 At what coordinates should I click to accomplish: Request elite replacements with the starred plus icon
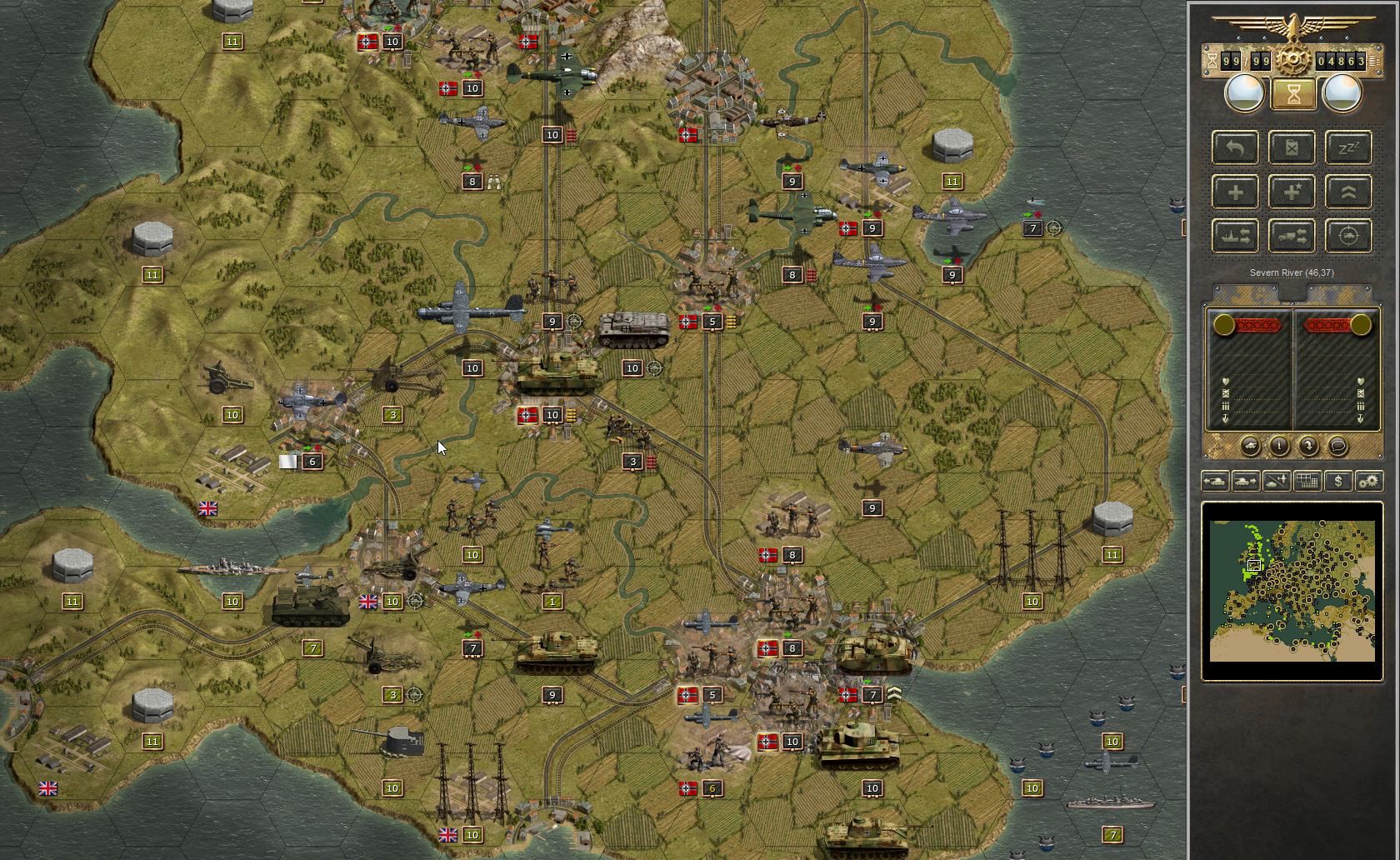tap(1292, 192)
